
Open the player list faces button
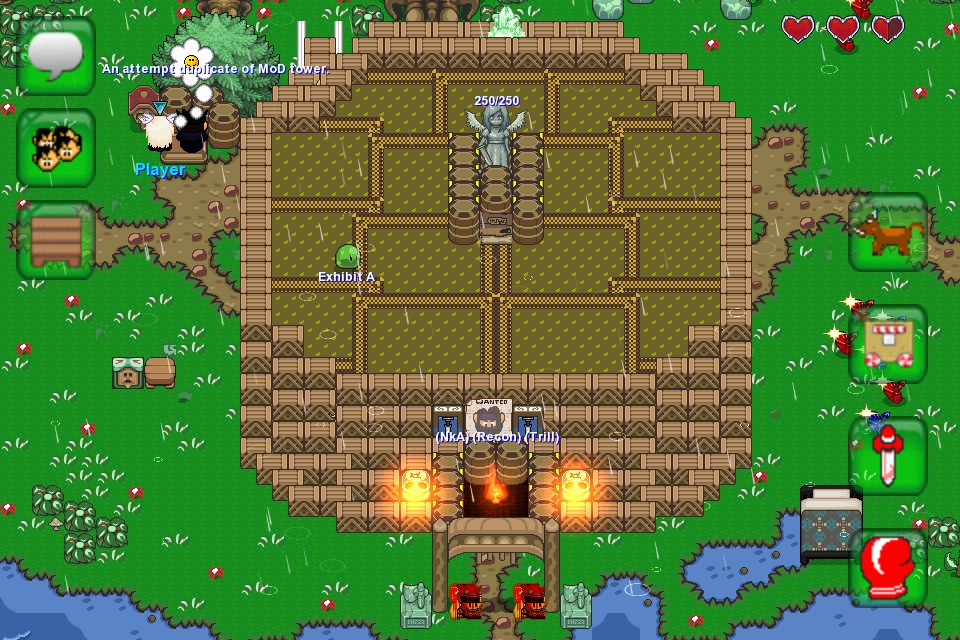tap(56, 148)
